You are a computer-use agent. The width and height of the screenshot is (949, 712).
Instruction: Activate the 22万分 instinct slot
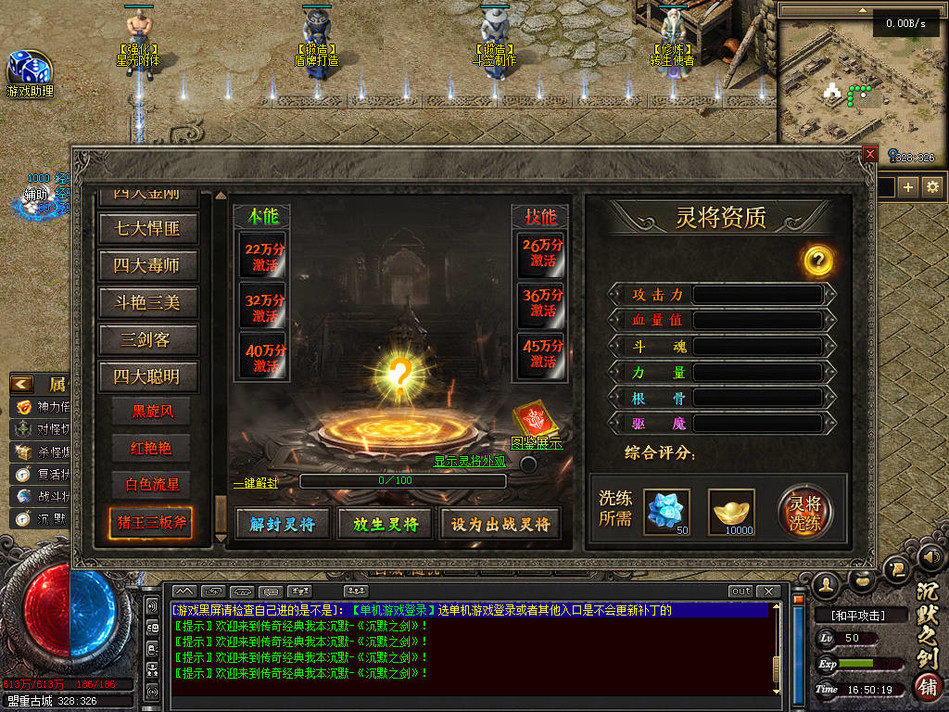(x=264, y=254)
